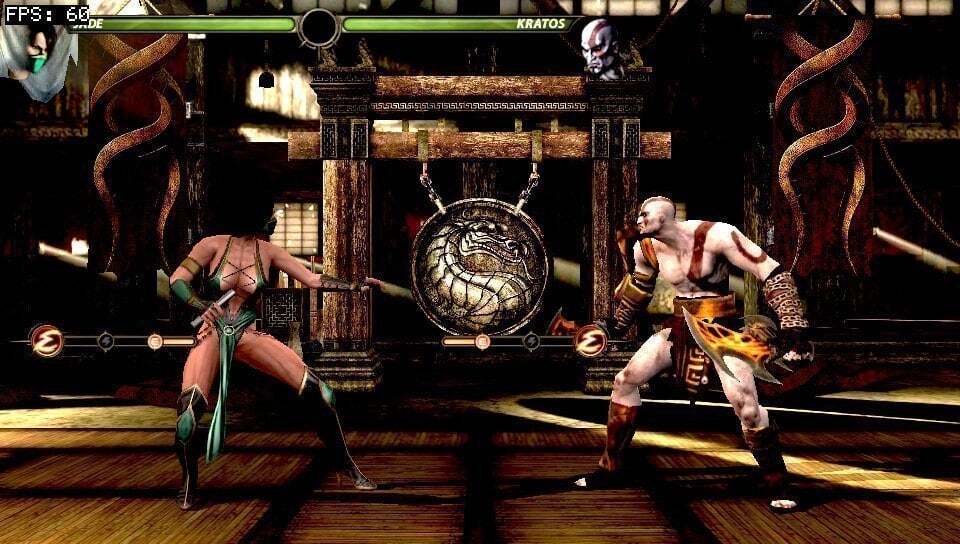Image resolution: width=960 pixels, height=544 pixels.
Task: Select the dragon emblem on Kratos's super meter
Action: (591, 341)
